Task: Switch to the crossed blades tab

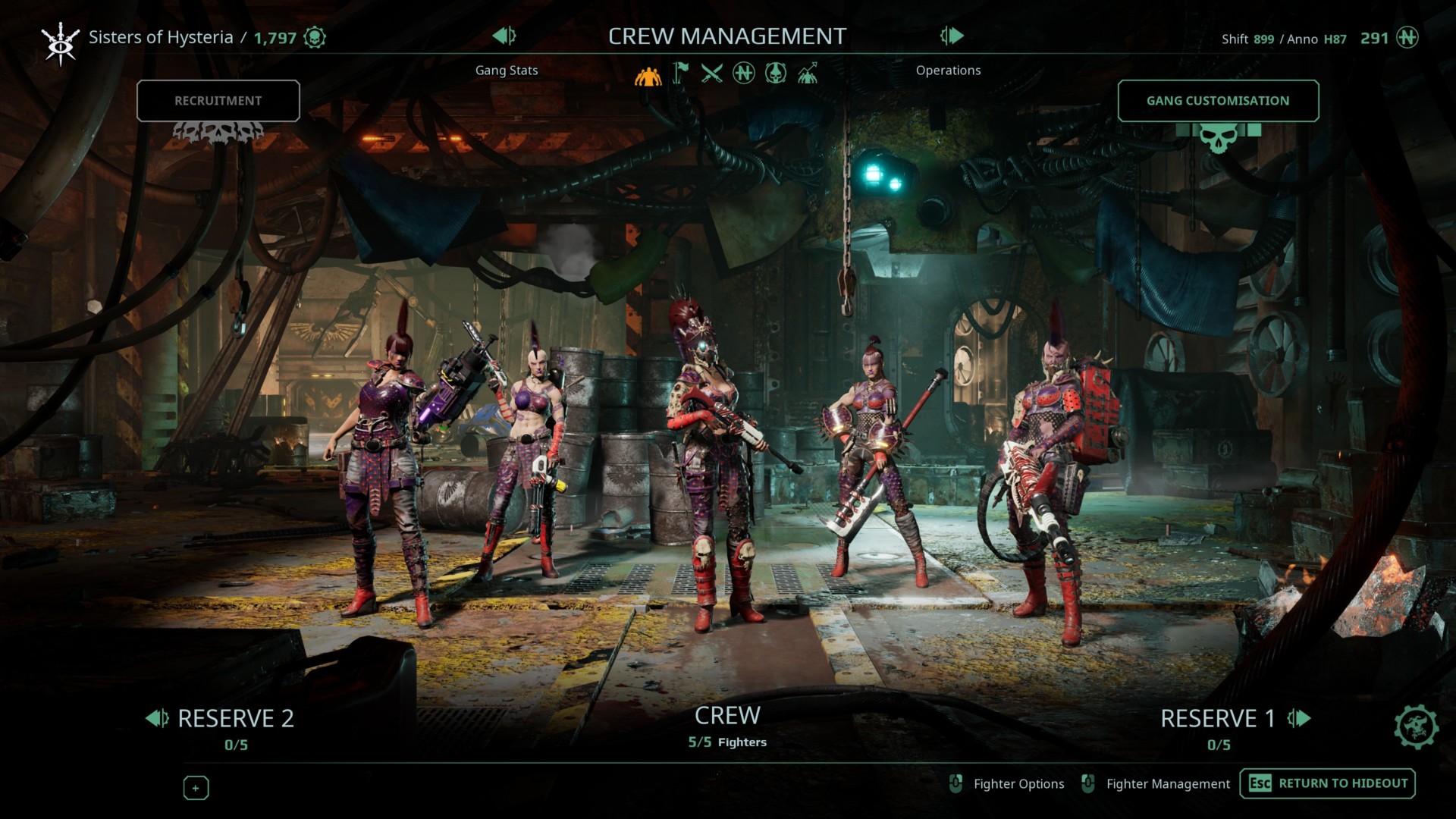Action: [711, 74]
